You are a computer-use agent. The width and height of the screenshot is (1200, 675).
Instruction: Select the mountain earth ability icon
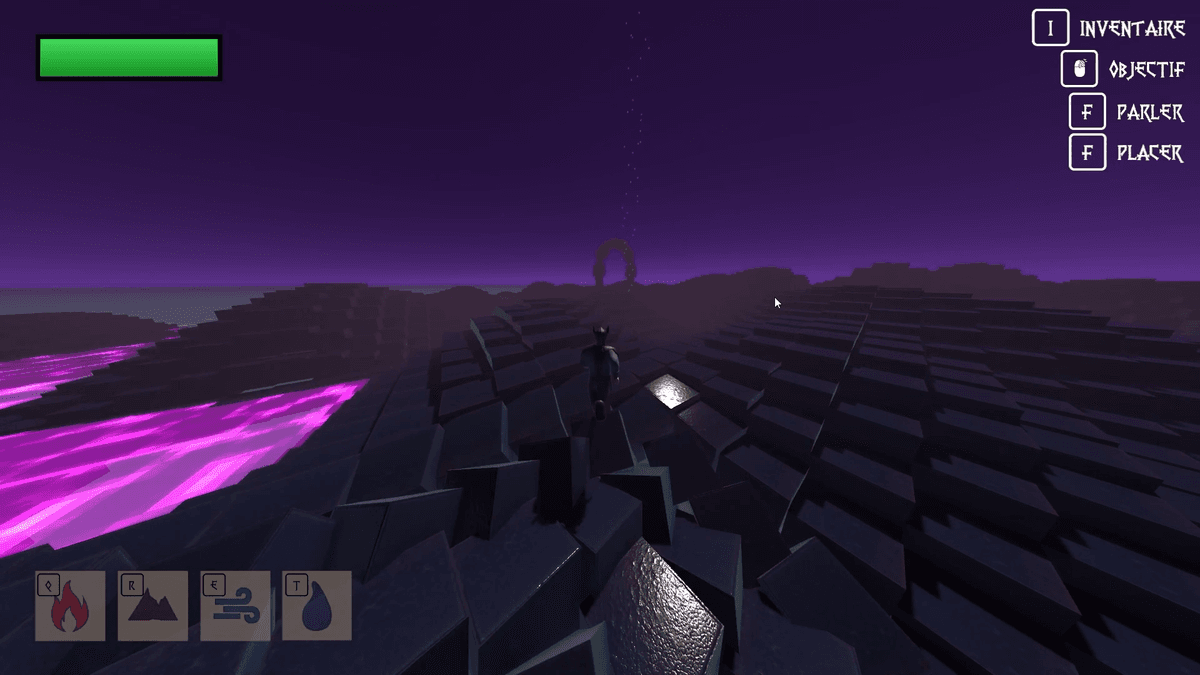(x=153, y=606)
